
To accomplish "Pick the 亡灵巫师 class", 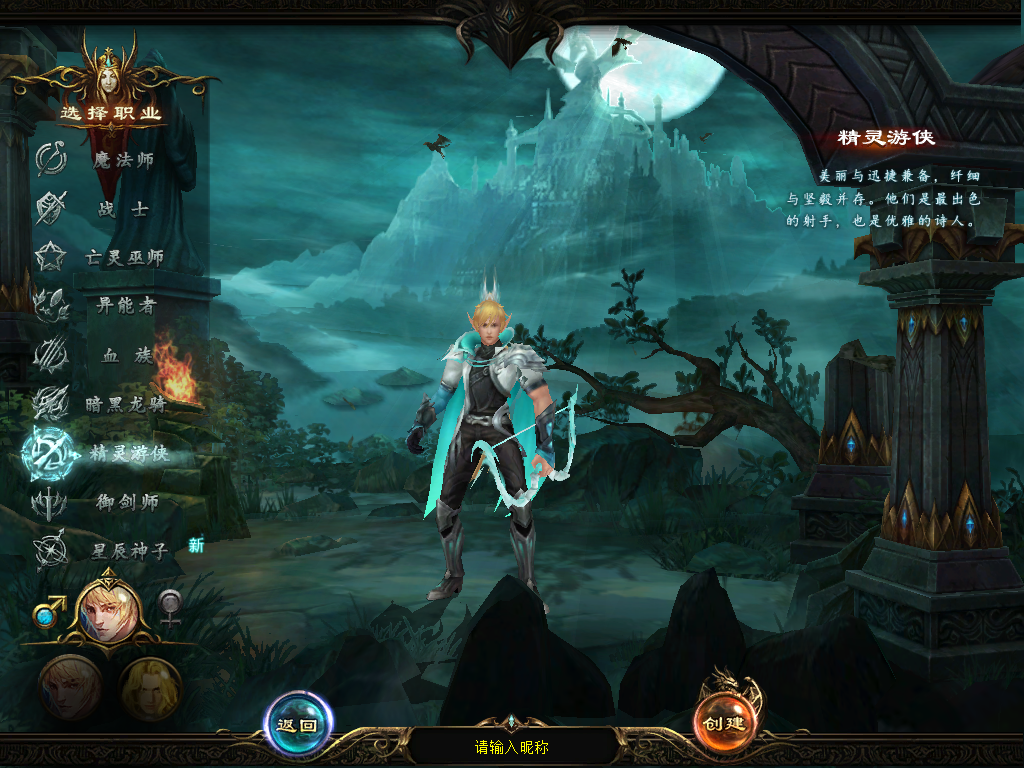I will [x=124, y=258].
